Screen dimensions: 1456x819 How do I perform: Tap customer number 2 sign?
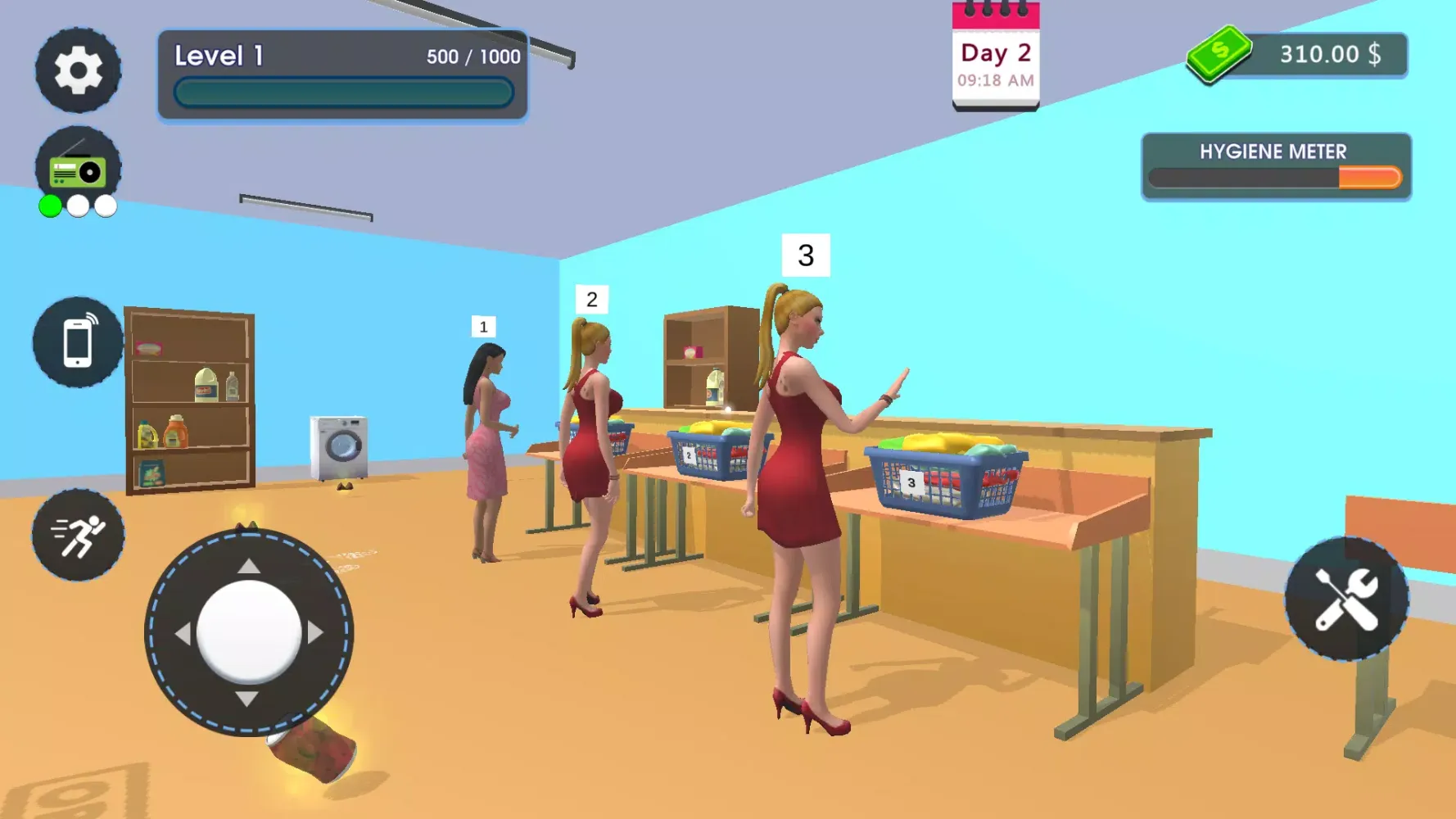pyautogui.click(x=591, y=299)
